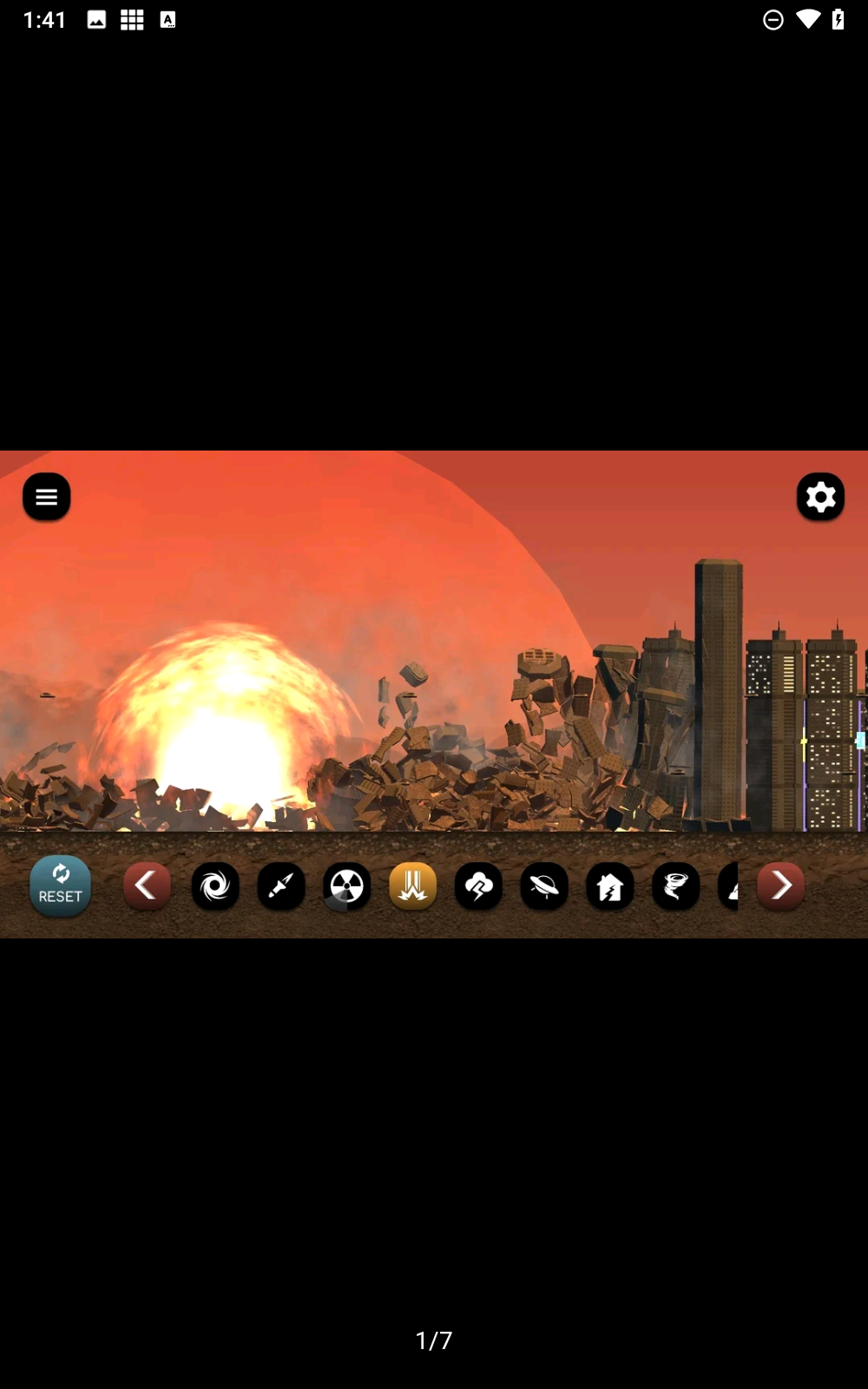Select the highlighted orange strike icon

click(413, 886)
